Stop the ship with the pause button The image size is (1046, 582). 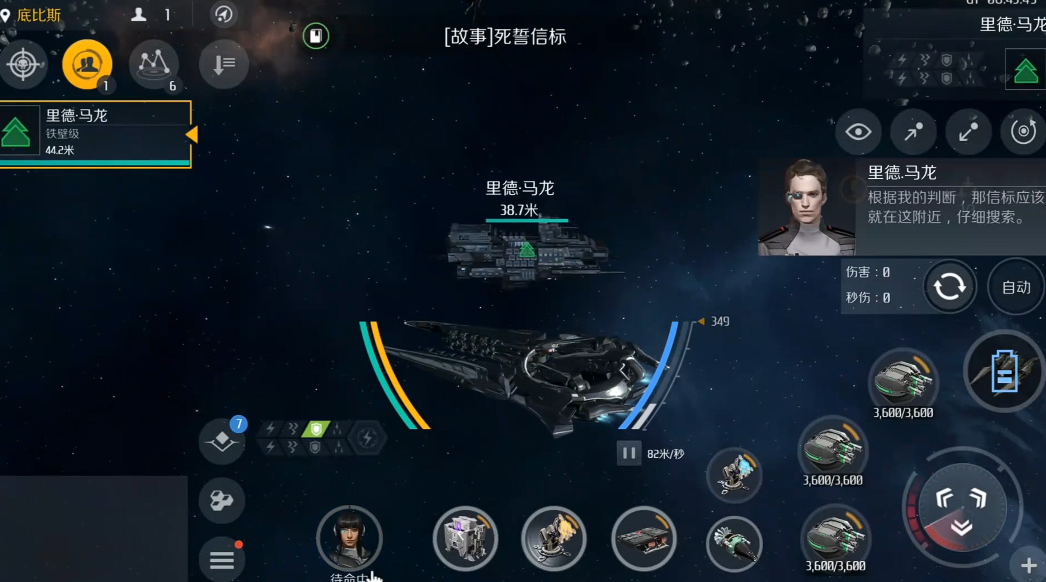628,453
